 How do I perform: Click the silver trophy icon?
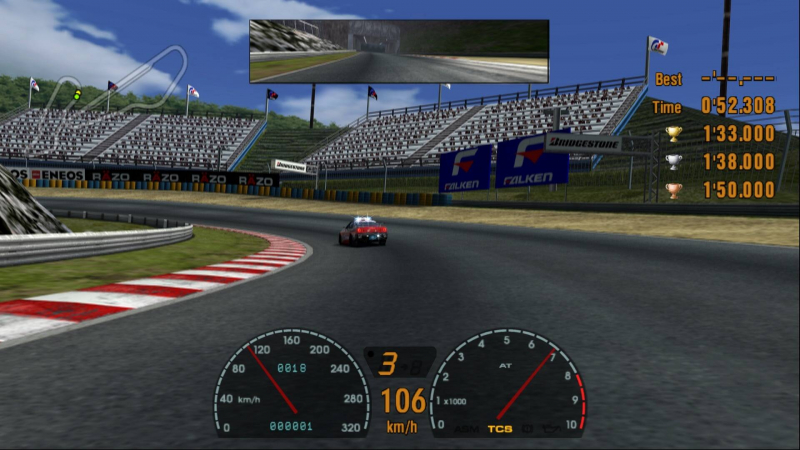(x=674, y=162)
